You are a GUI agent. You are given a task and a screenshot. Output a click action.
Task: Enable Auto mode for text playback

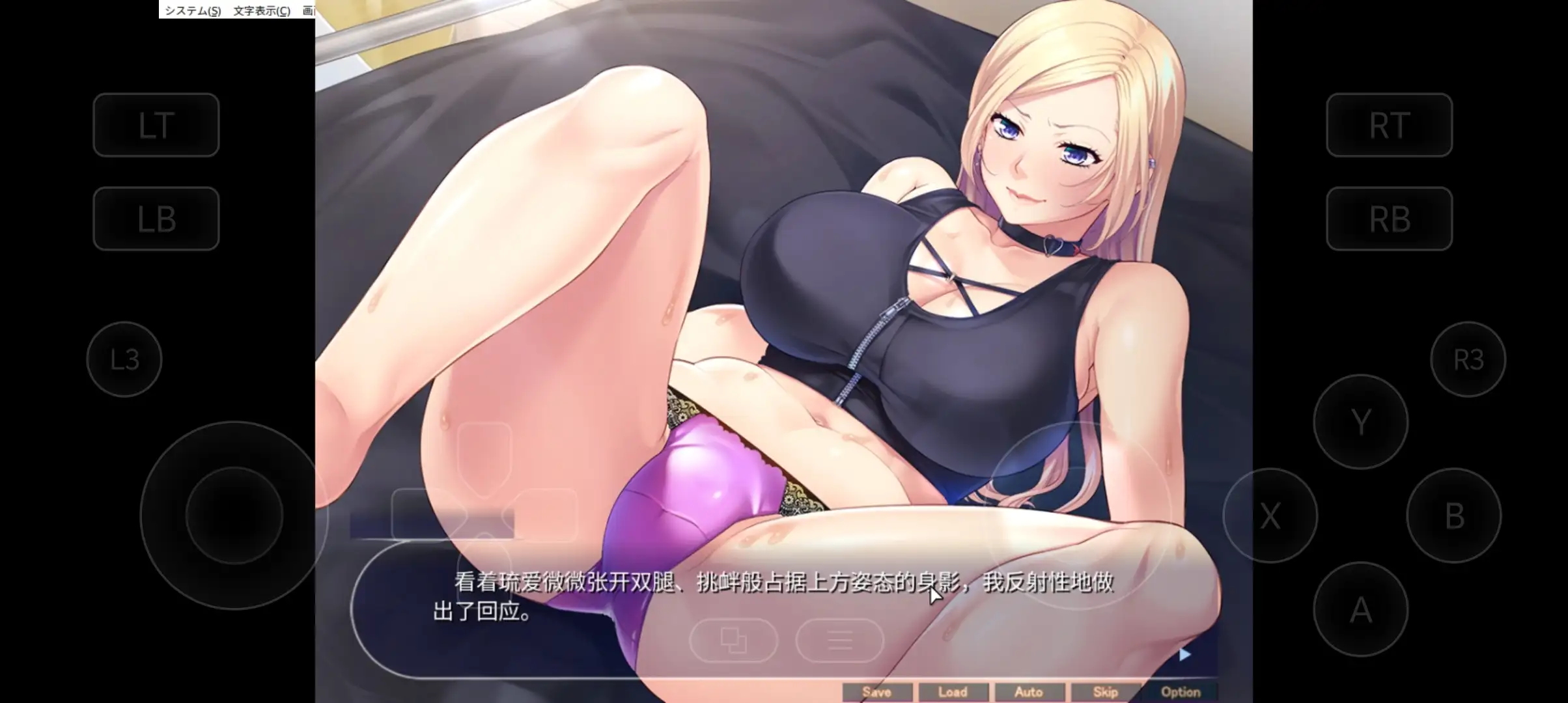[1029, 692]
